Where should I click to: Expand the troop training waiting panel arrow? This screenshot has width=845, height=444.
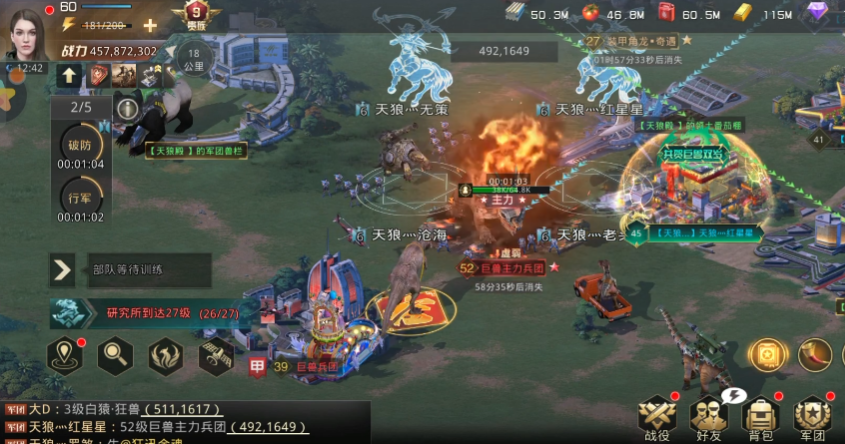[62, 269]
